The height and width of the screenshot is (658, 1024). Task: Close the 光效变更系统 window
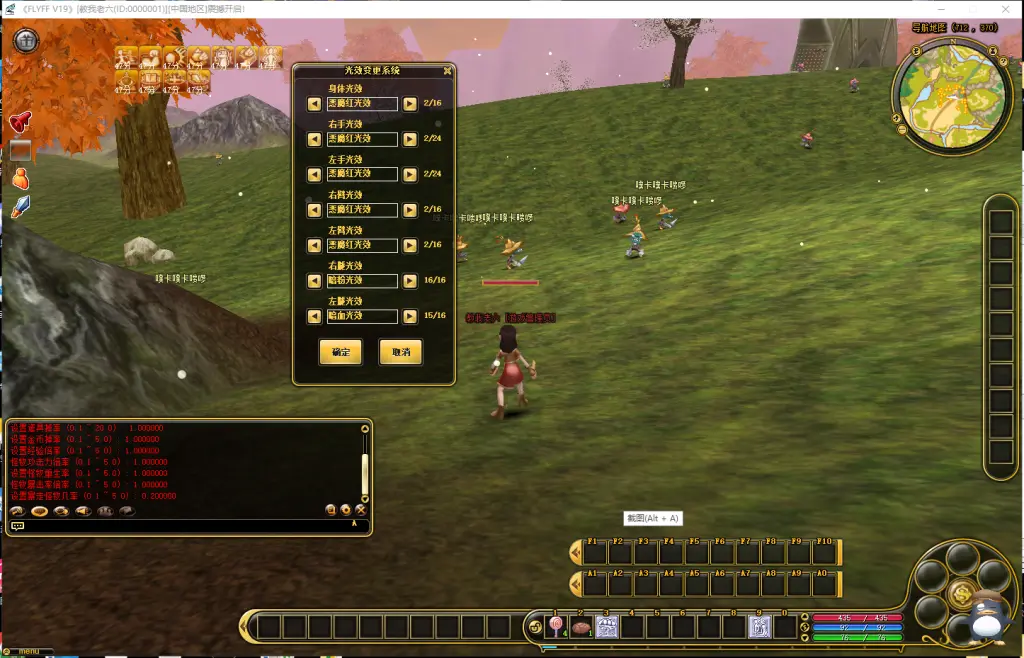446,71
